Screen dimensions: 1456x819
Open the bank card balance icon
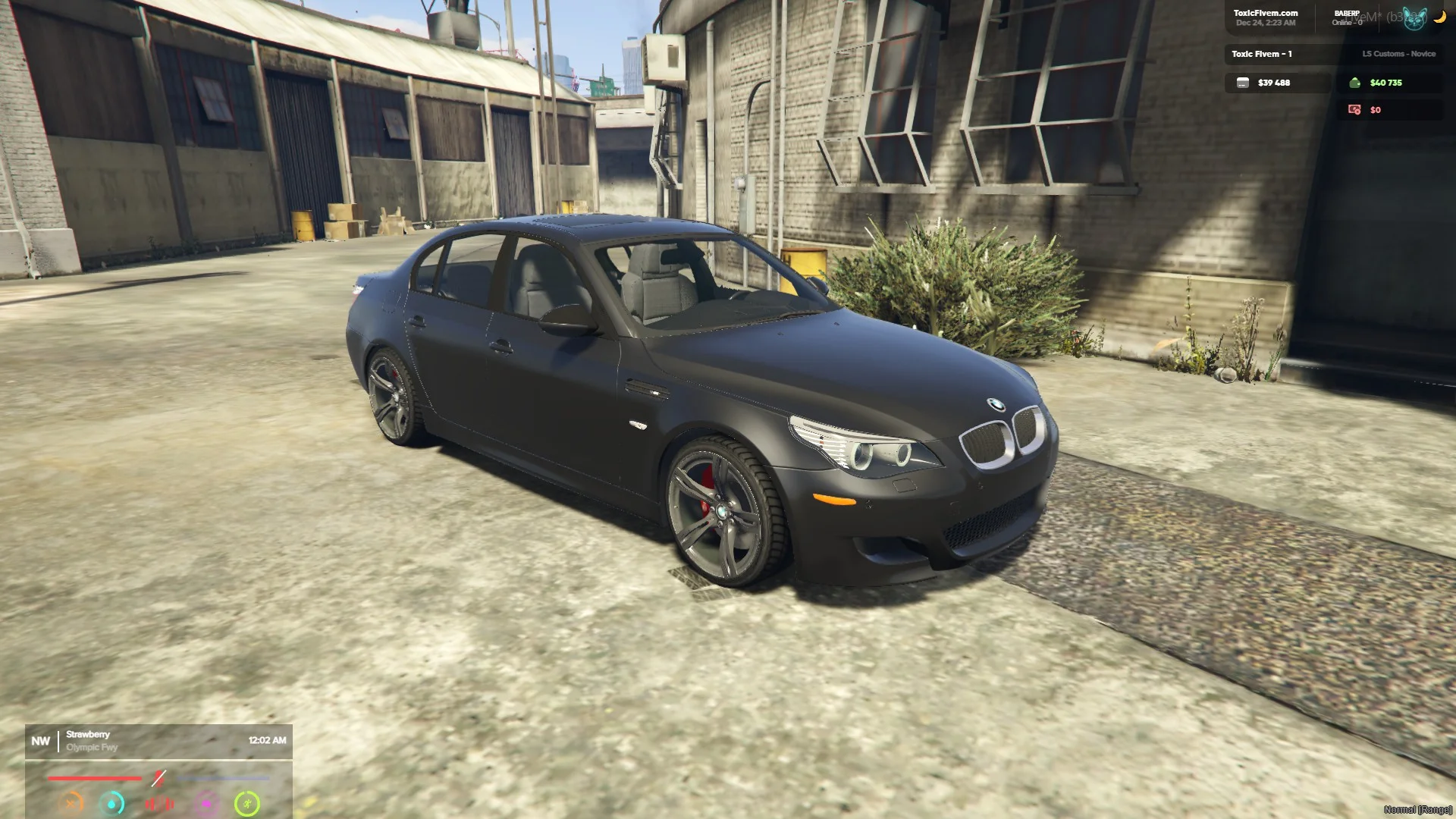click(1242, 83)
